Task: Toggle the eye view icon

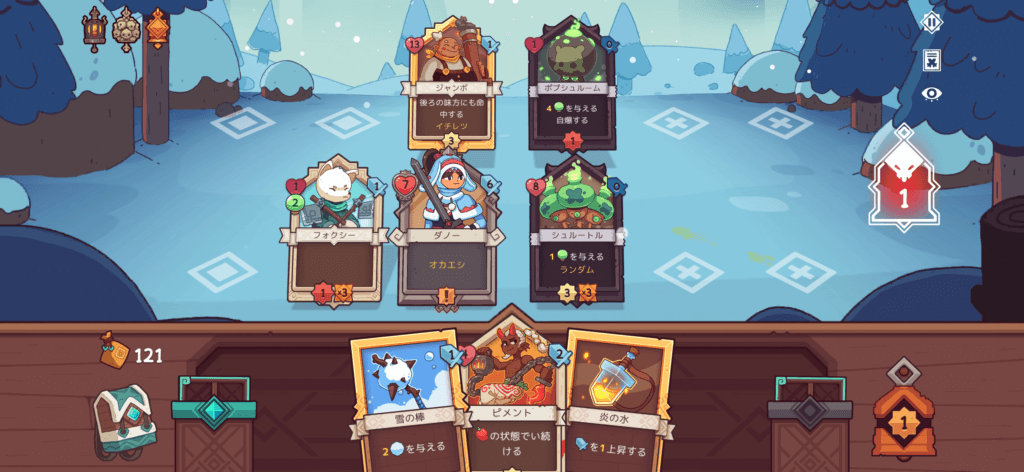Action: pyautogui.click(x=931, y=94)
